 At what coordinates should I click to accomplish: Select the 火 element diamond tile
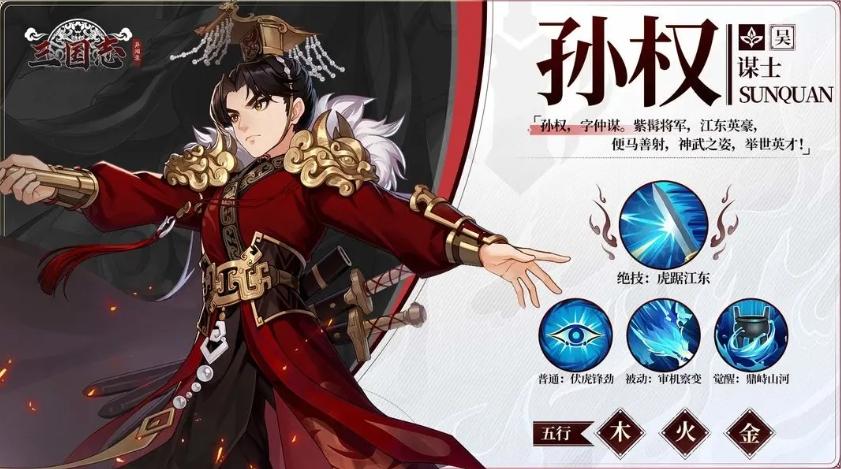pos(689,435)
